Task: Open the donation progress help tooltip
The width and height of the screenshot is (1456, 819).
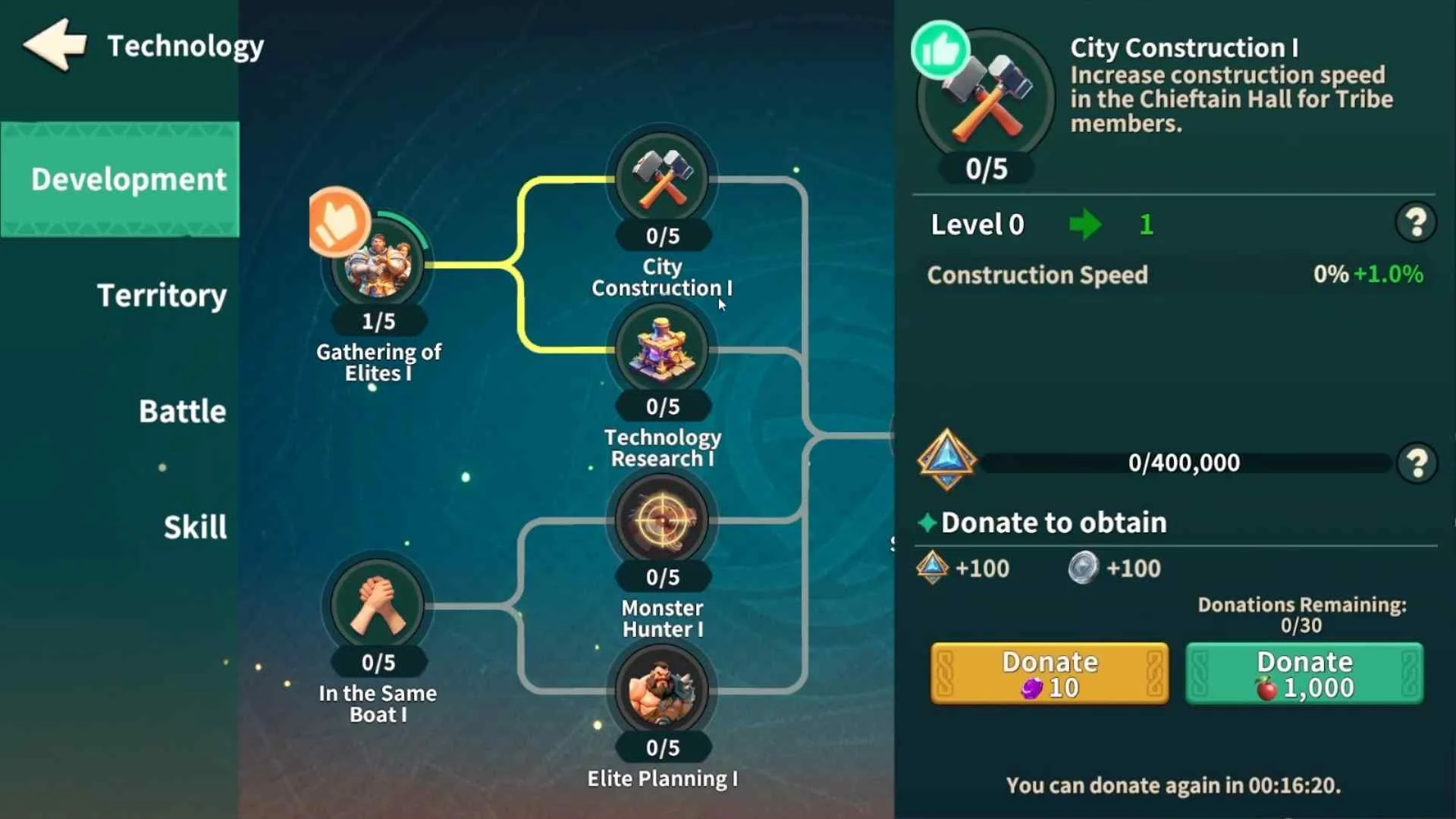Action: tap(1417, 463)
